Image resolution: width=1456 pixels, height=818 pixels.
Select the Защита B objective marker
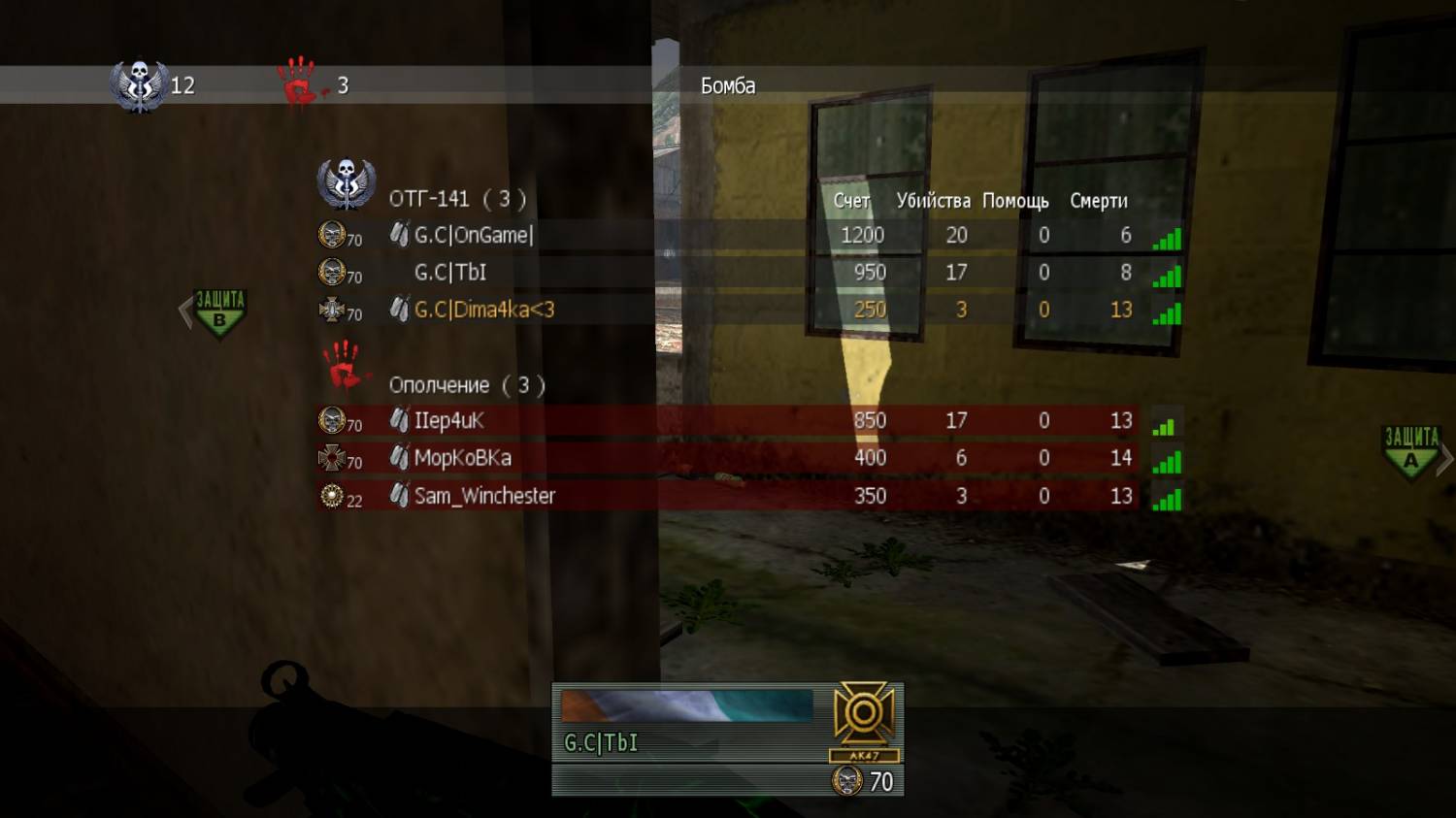pyautogui.click(x=219, y=311)
